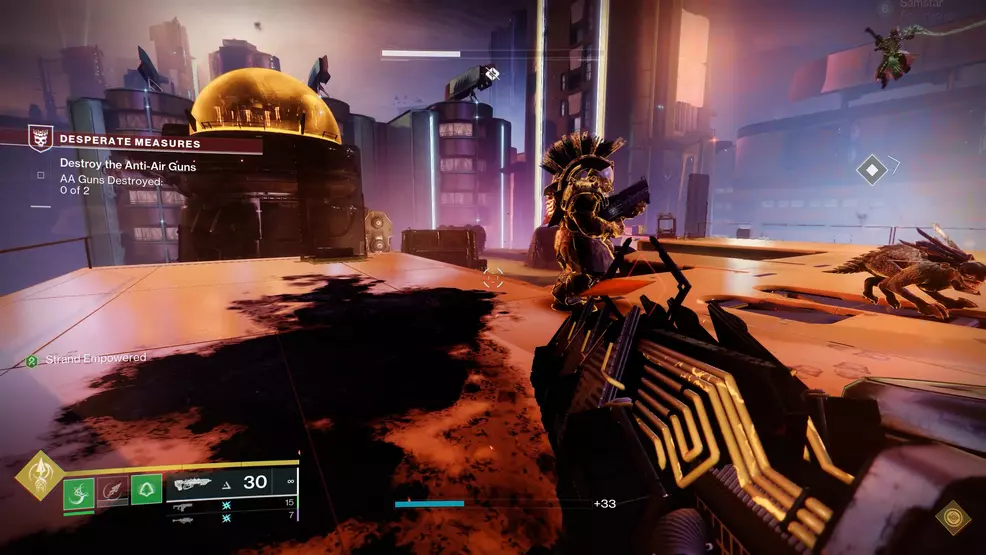Trigger the dimmed melee ability icon
The height and width of the screenshot is (555, 986).
[x=113, y=490]
